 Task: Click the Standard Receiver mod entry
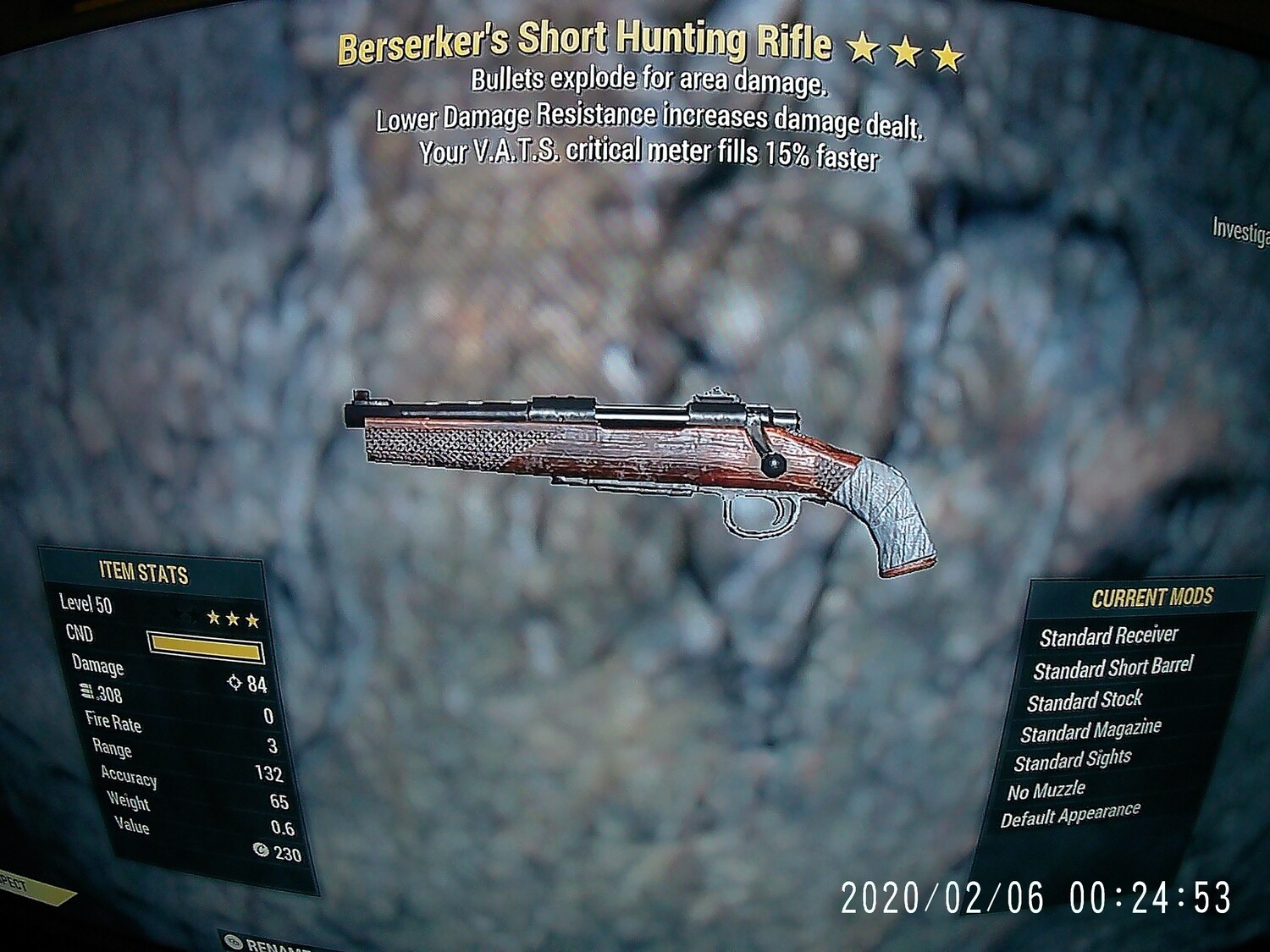[1111, 636]
